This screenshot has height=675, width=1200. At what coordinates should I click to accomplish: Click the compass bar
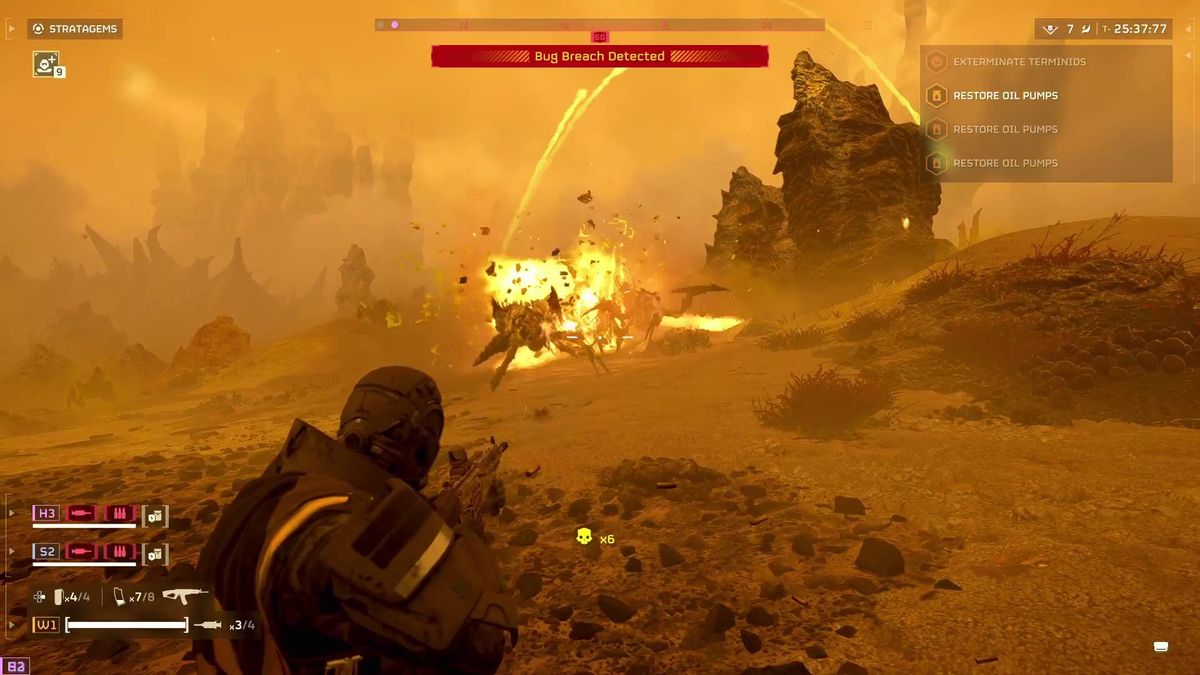pos(600,25)
